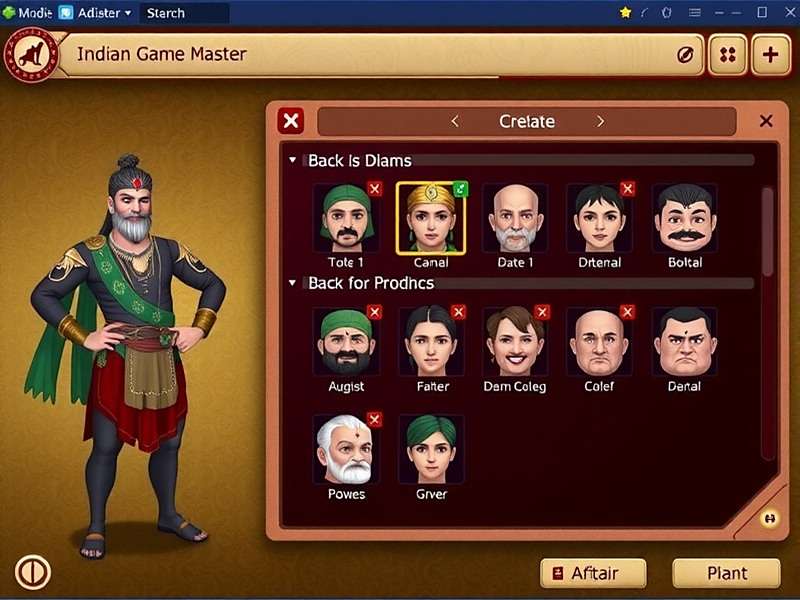Go to next page with right arrow
800x600 pixels.
click(x=600, y=121)
